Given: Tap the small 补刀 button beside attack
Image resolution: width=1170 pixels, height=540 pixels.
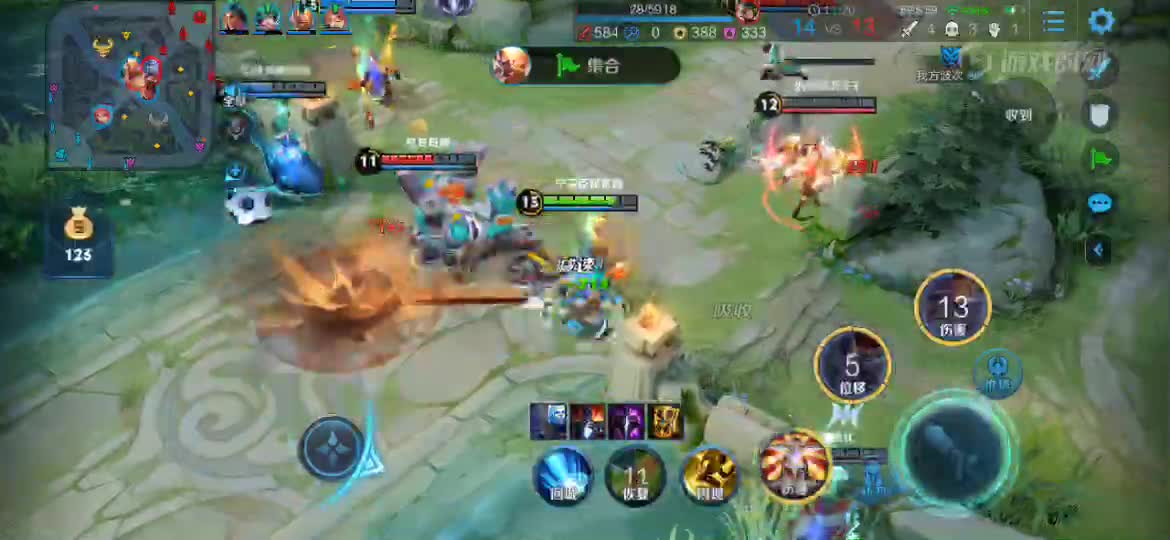Looking at the screenshot, I should coord(997,370).
